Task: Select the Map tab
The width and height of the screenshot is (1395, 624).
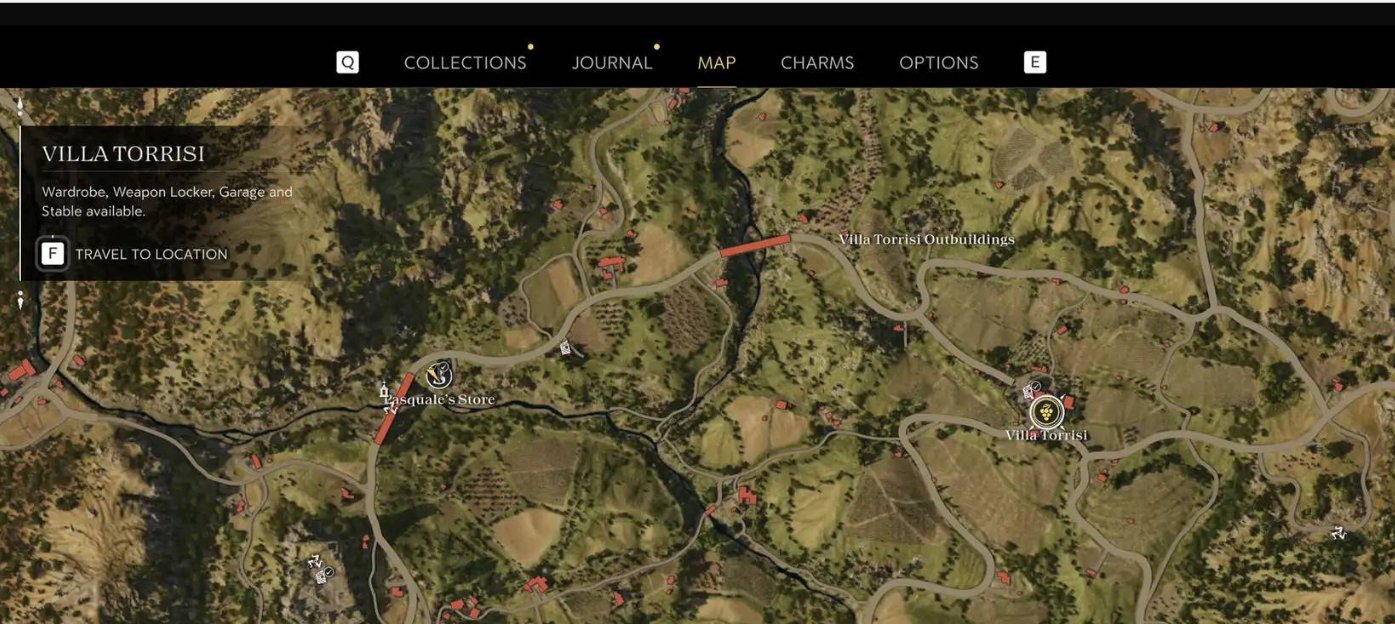Action: pos(716,62)
